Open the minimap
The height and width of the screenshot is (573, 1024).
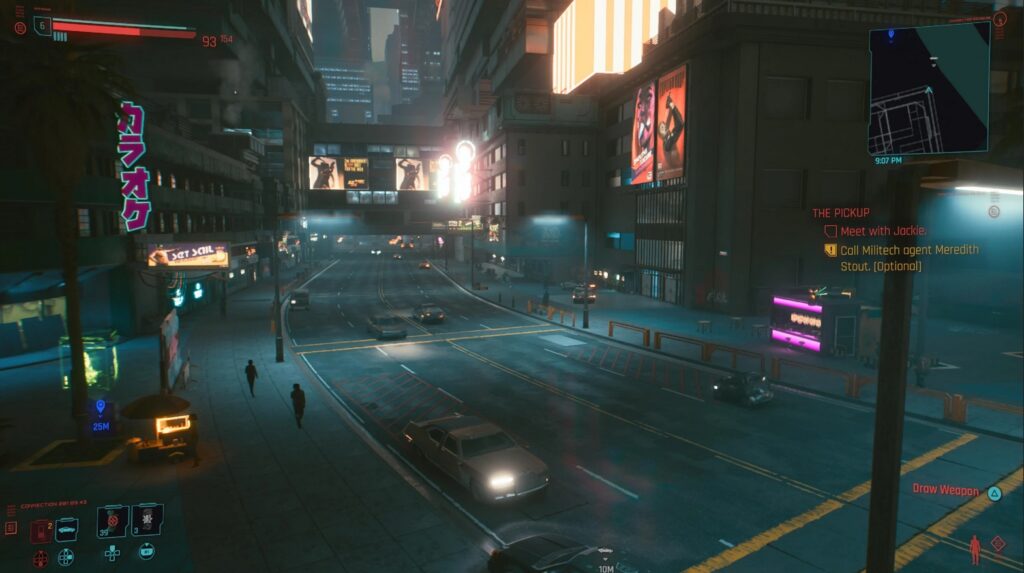pos(928,88)
